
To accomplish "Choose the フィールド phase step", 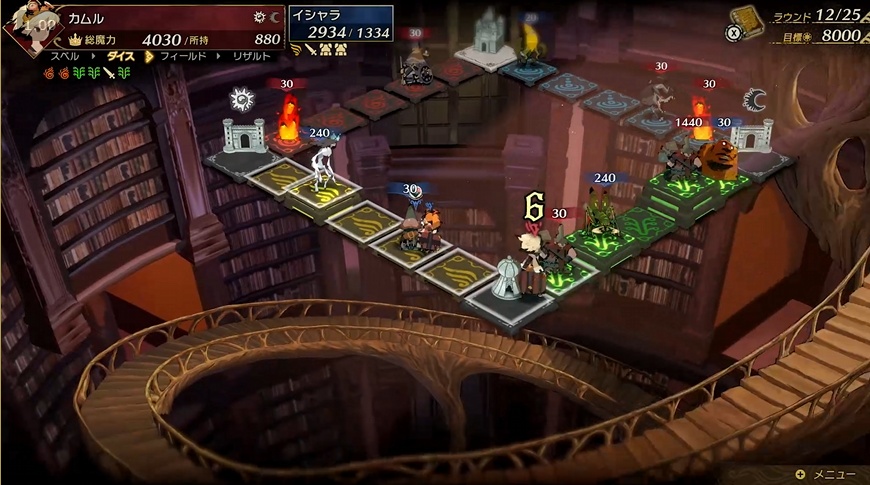I will click(183, 56).
